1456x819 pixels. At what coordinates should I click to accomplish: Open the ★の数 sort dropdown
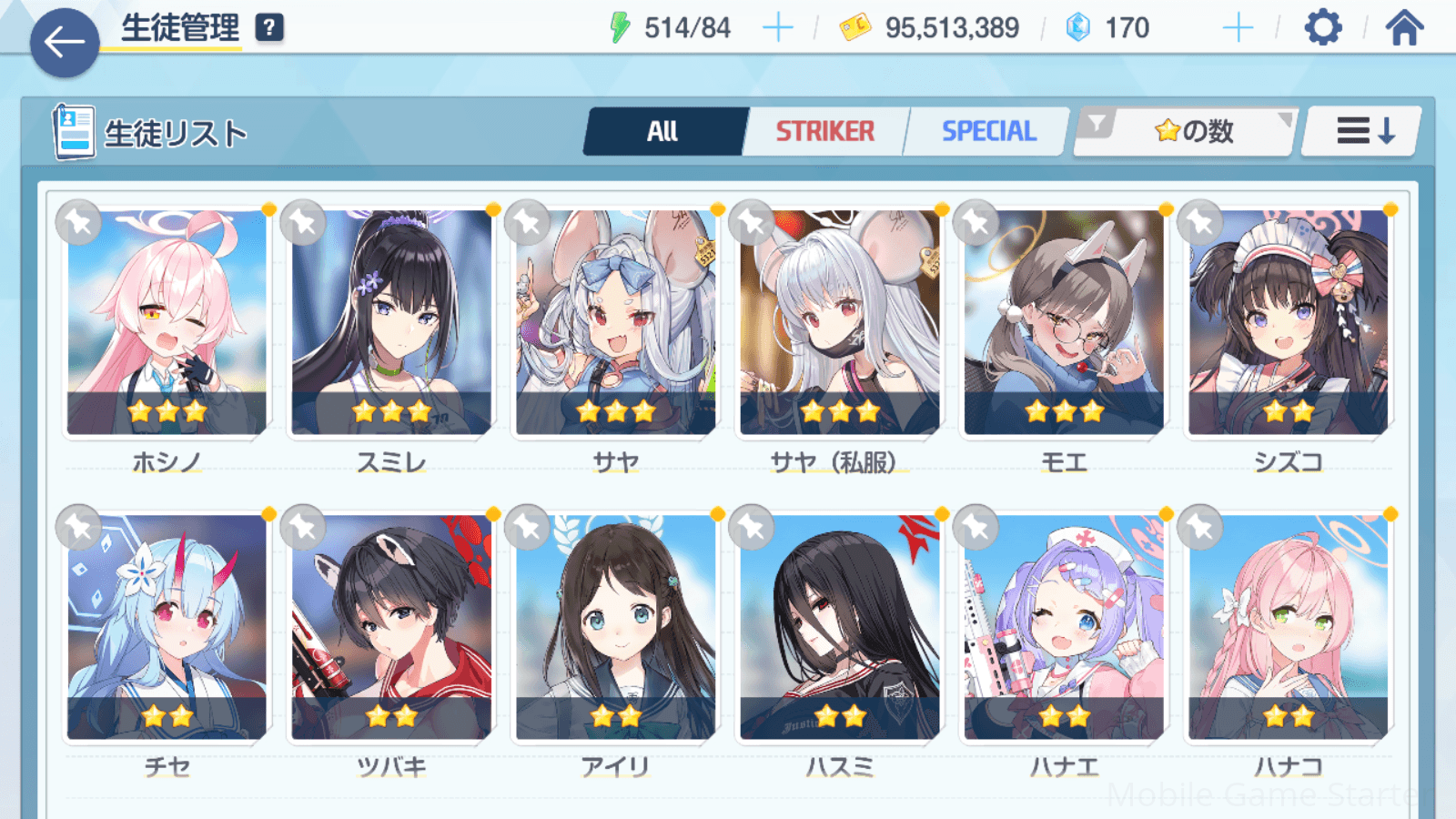pyautogui.click(x=1187, y=132)
